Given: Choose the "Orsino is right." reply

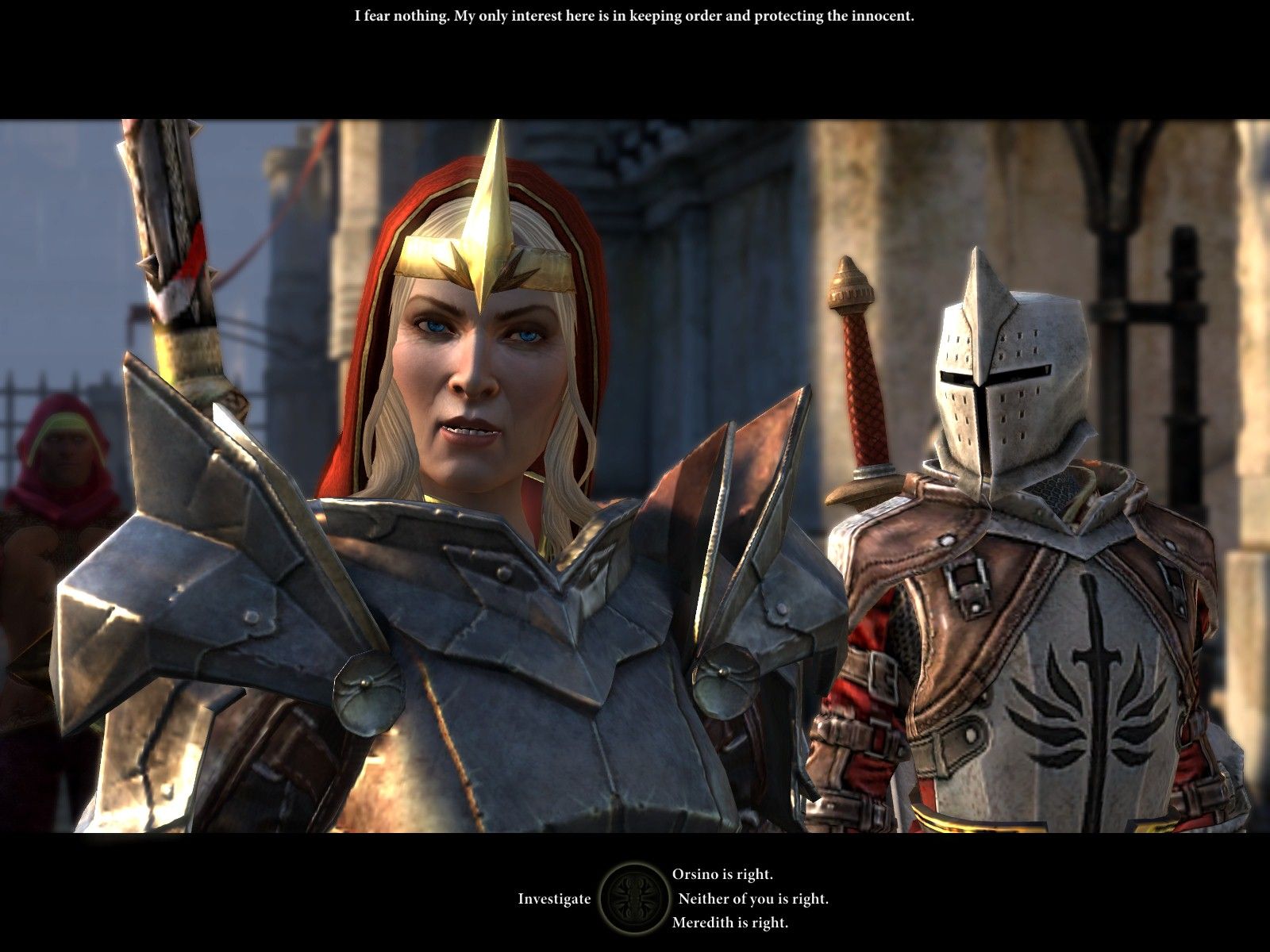Looking at the screenshot, I should coord(722,874).
